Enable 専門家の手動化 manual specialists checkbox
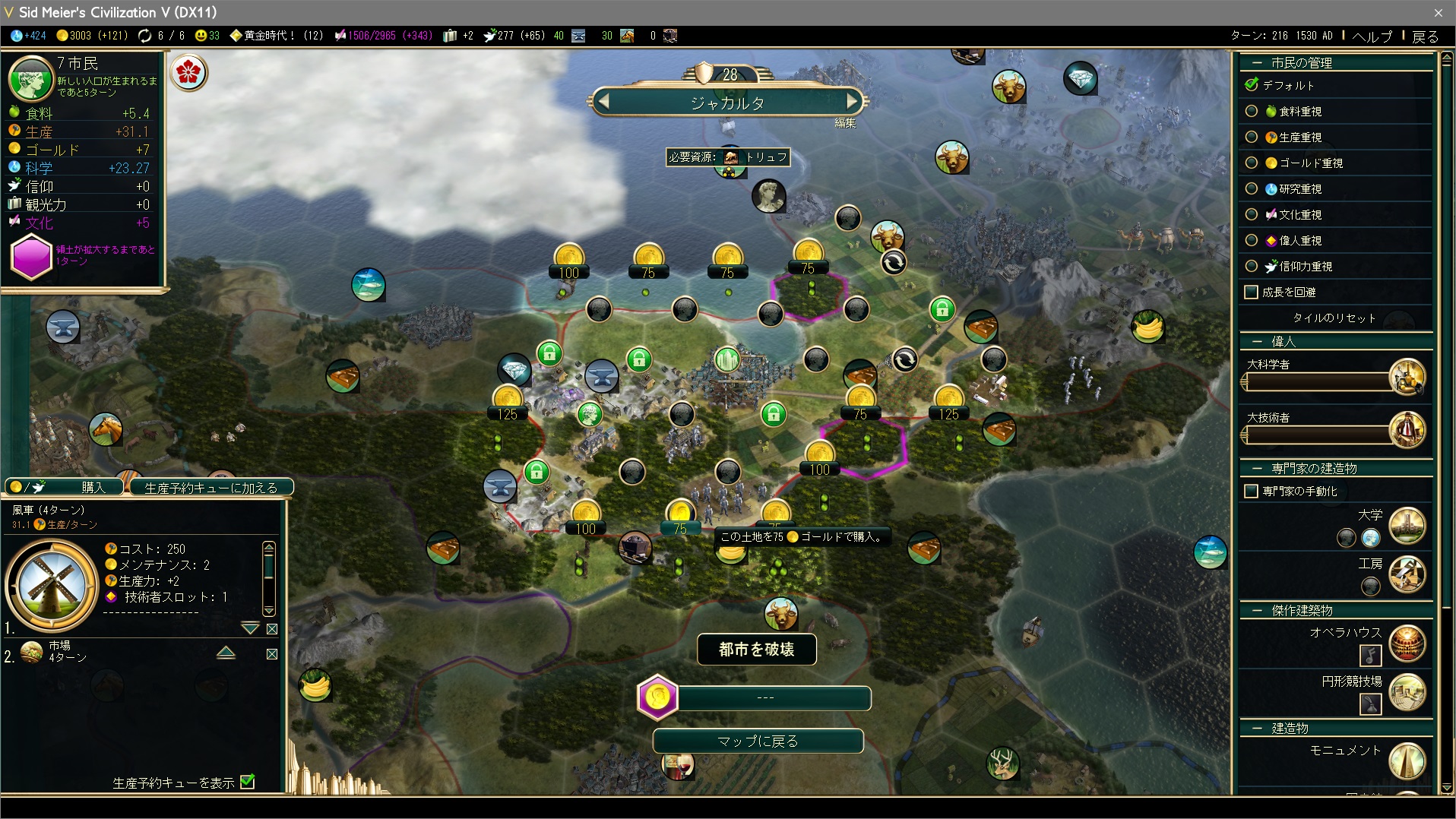Viewport: 1456px width, 819px height. [1251, 492]
